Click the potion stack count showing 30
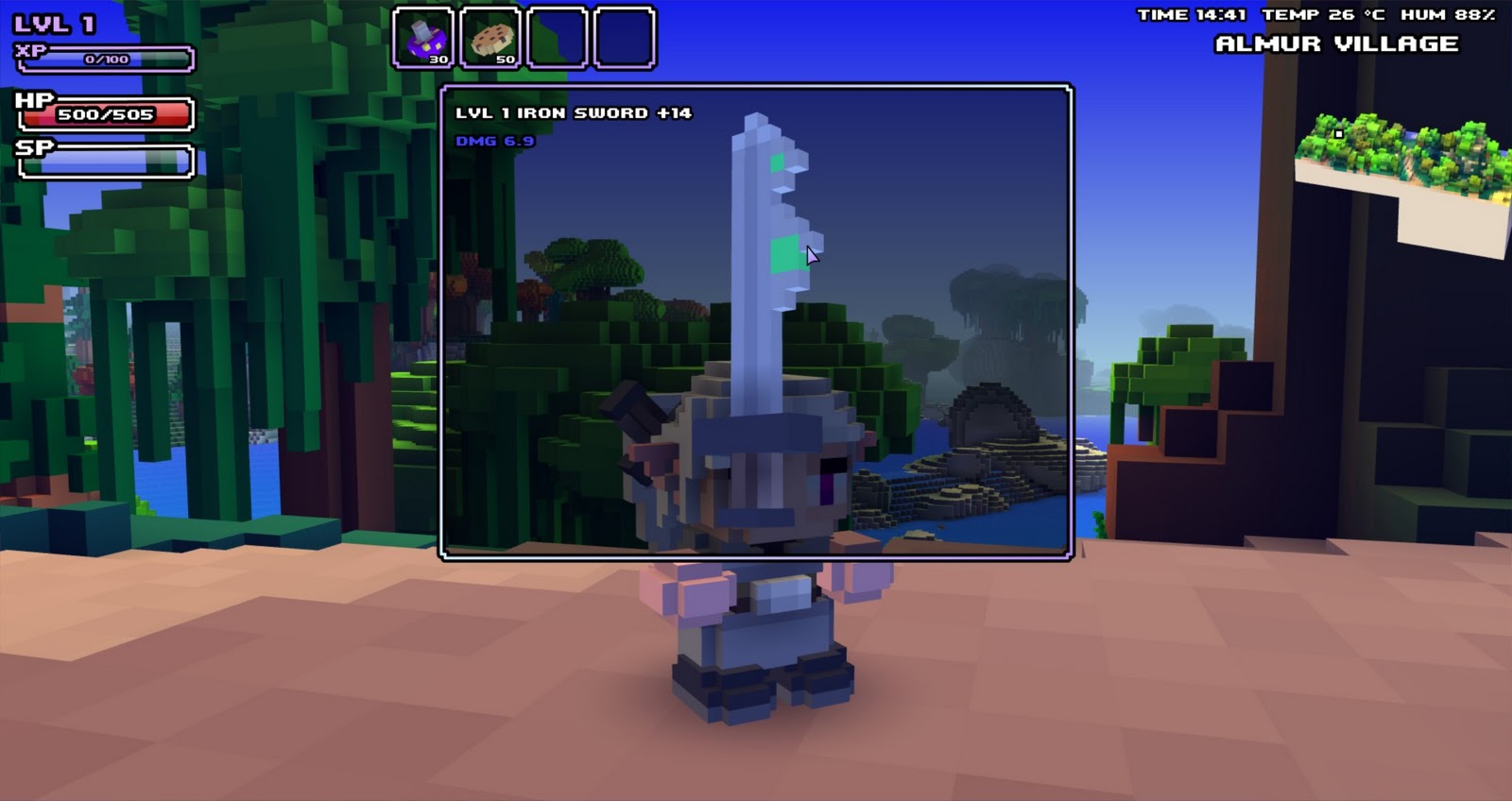Viewport: 1512px width, 801px height. [x=438, y=57]
